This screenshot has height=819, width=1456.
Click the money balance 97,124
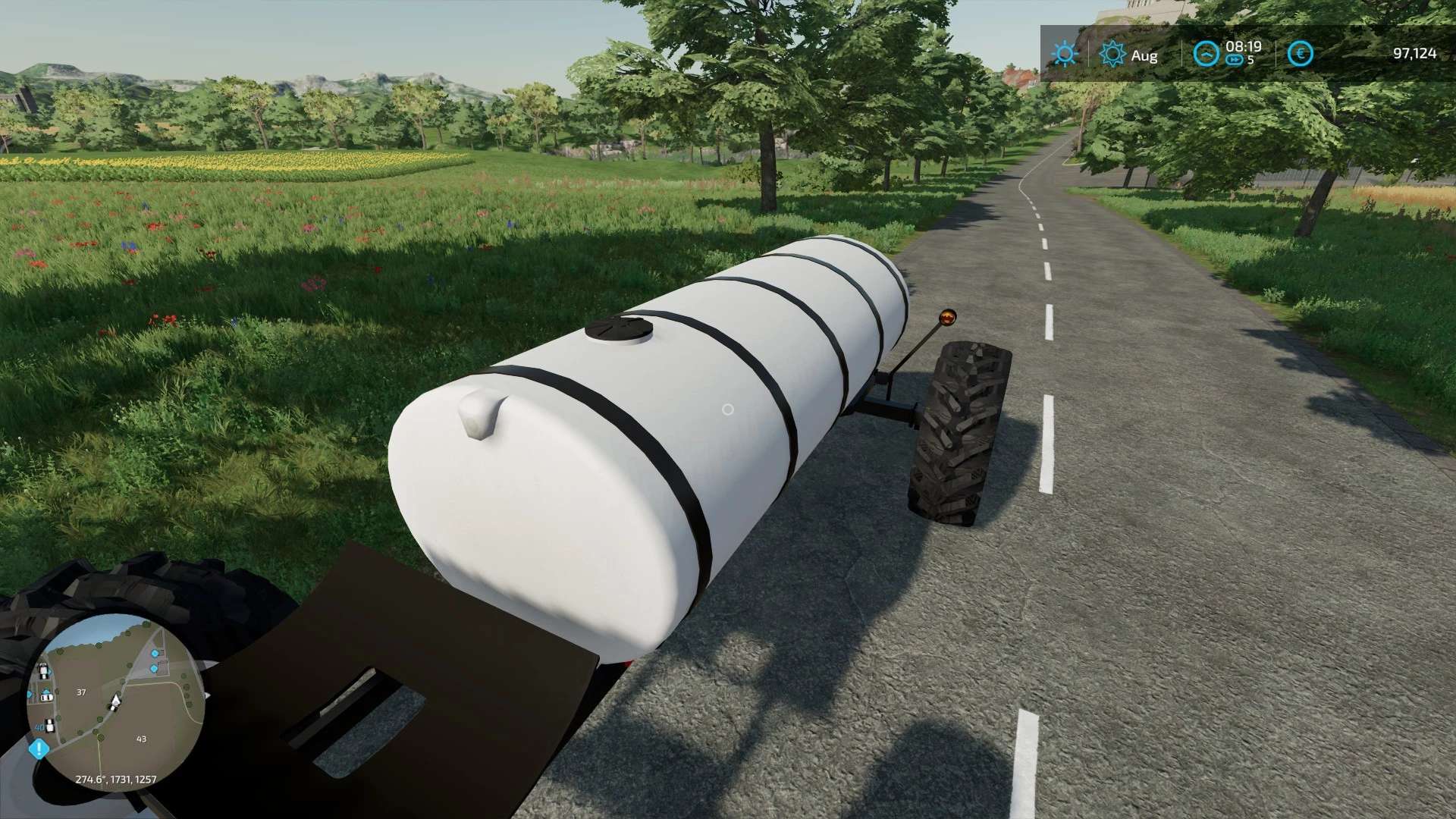point(1414,54)
